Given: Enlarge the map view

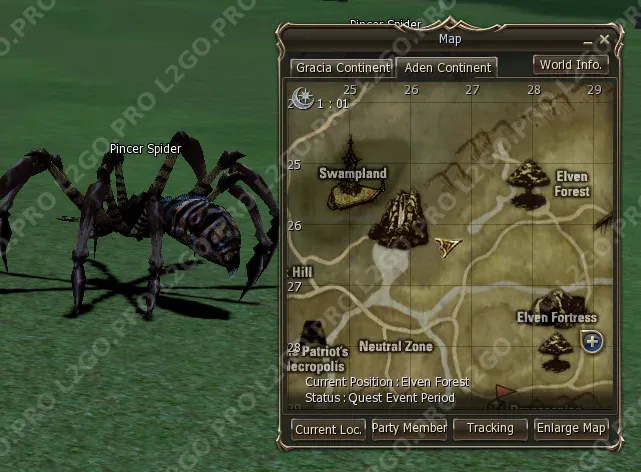Looking at the screenshot, I should click(571, 428).
